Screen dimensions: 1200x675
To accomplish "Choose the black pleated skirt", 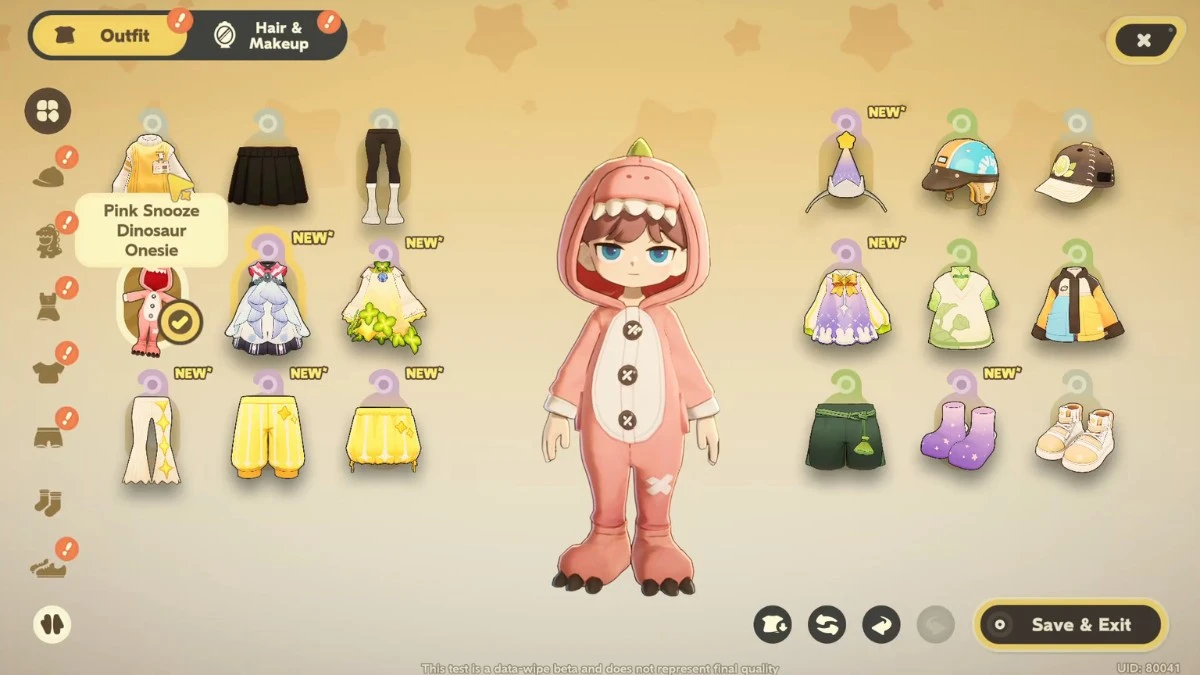I will tap(266, 175).
